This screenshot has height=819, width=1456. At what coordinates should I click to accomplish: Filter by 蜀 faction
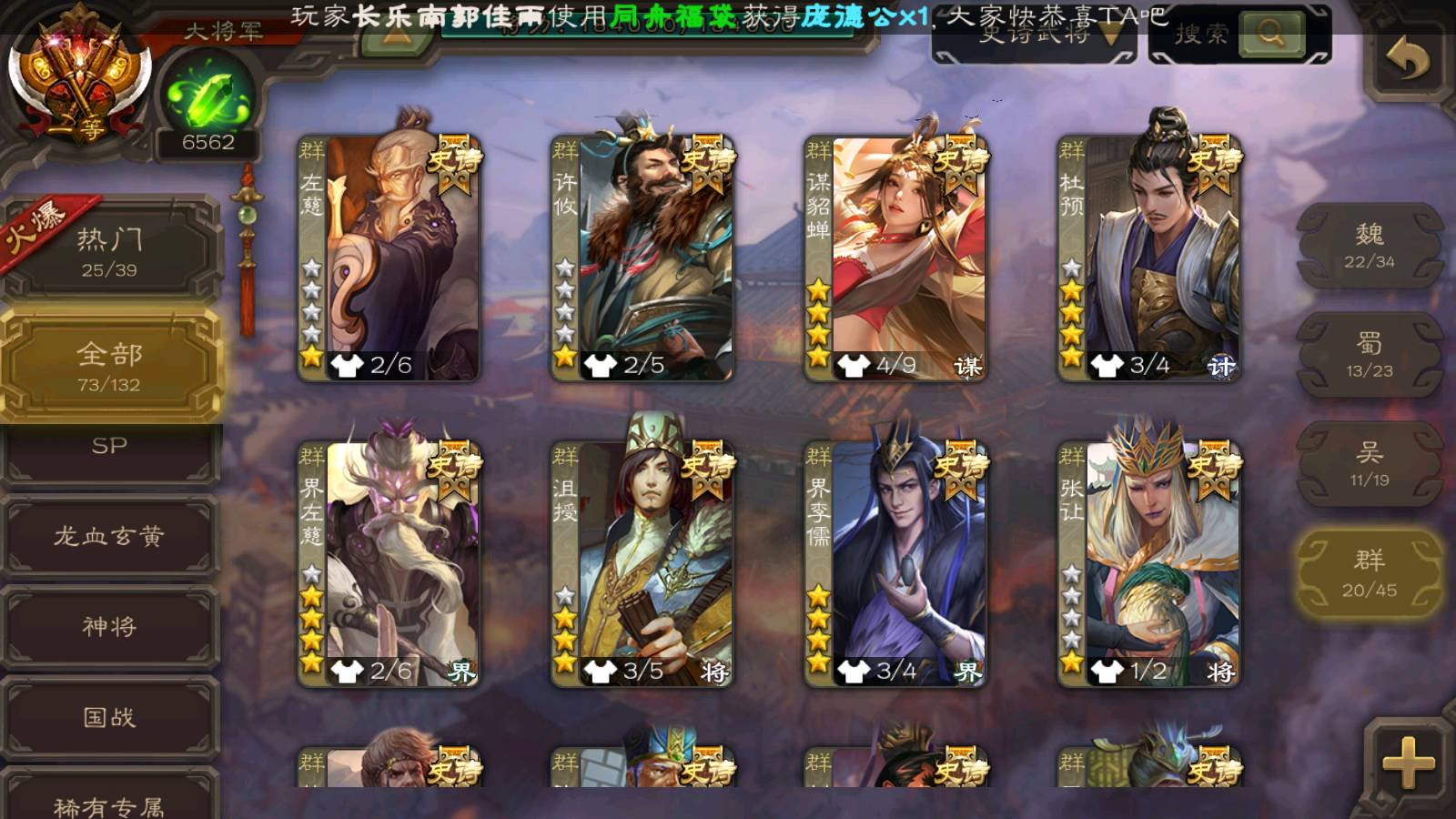(x=1369, y=355)
